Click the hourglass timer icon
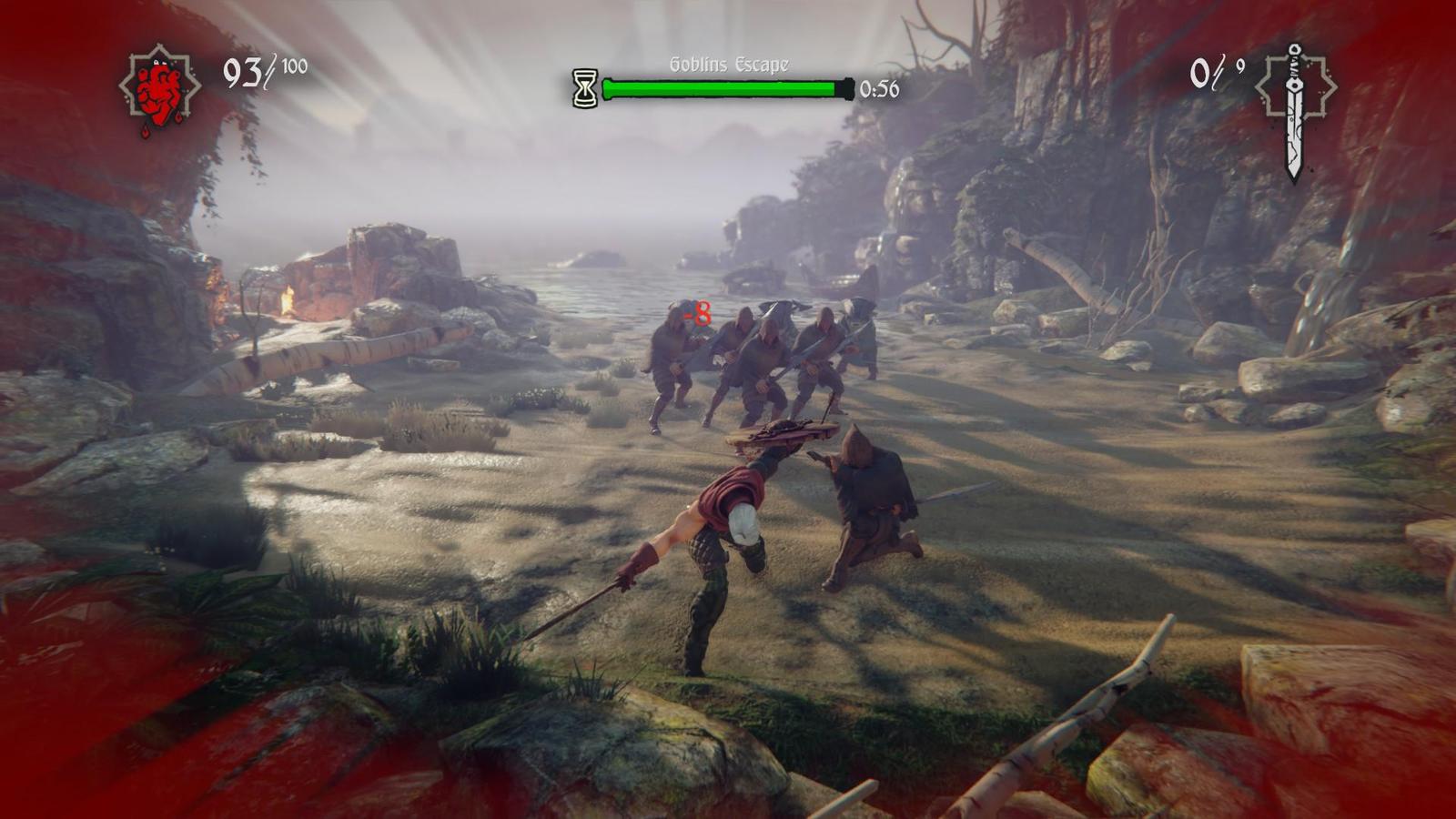 click(584, 88)
